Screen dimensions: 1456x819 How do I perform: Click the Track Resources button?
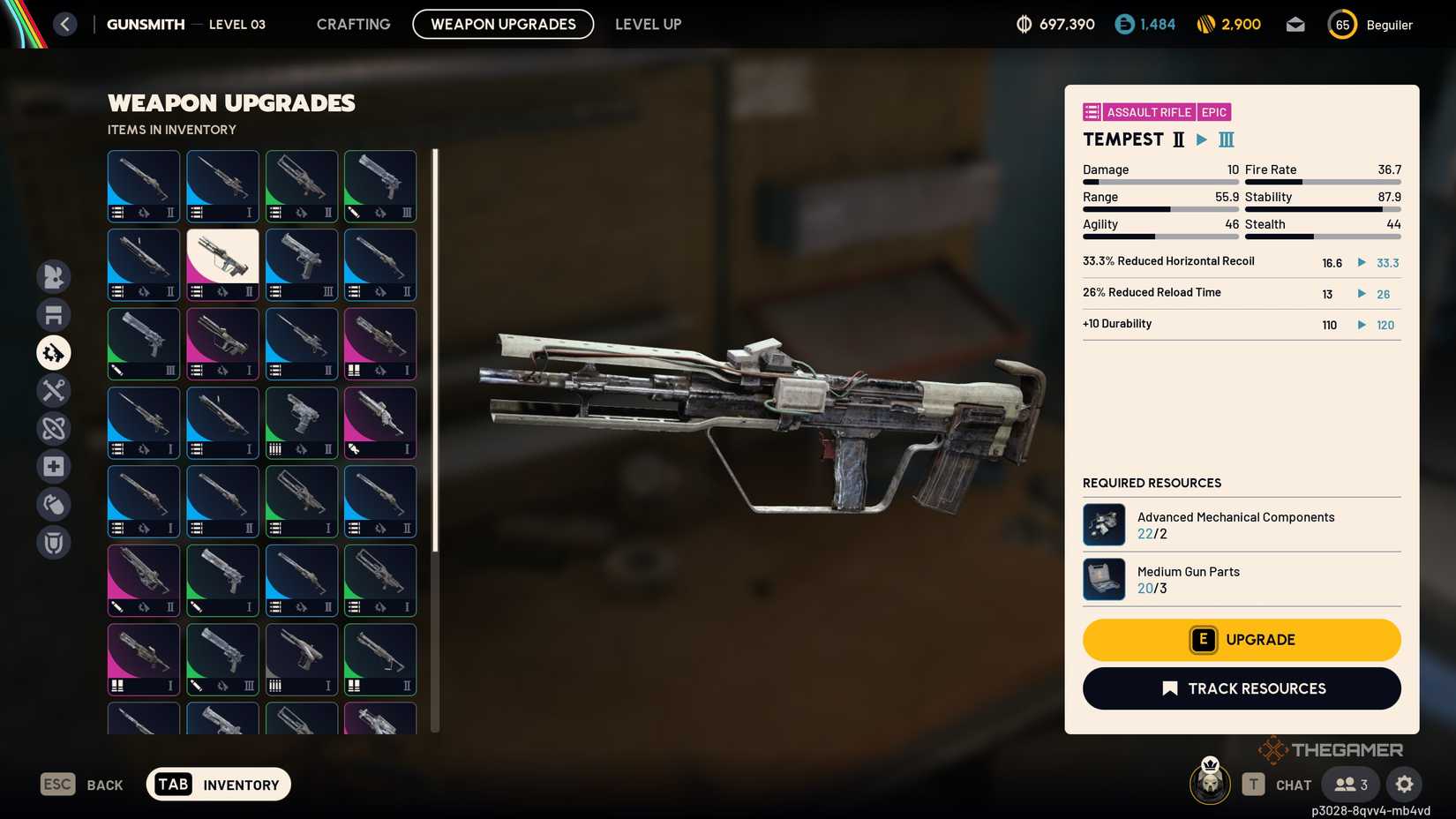coord(1242,688)
